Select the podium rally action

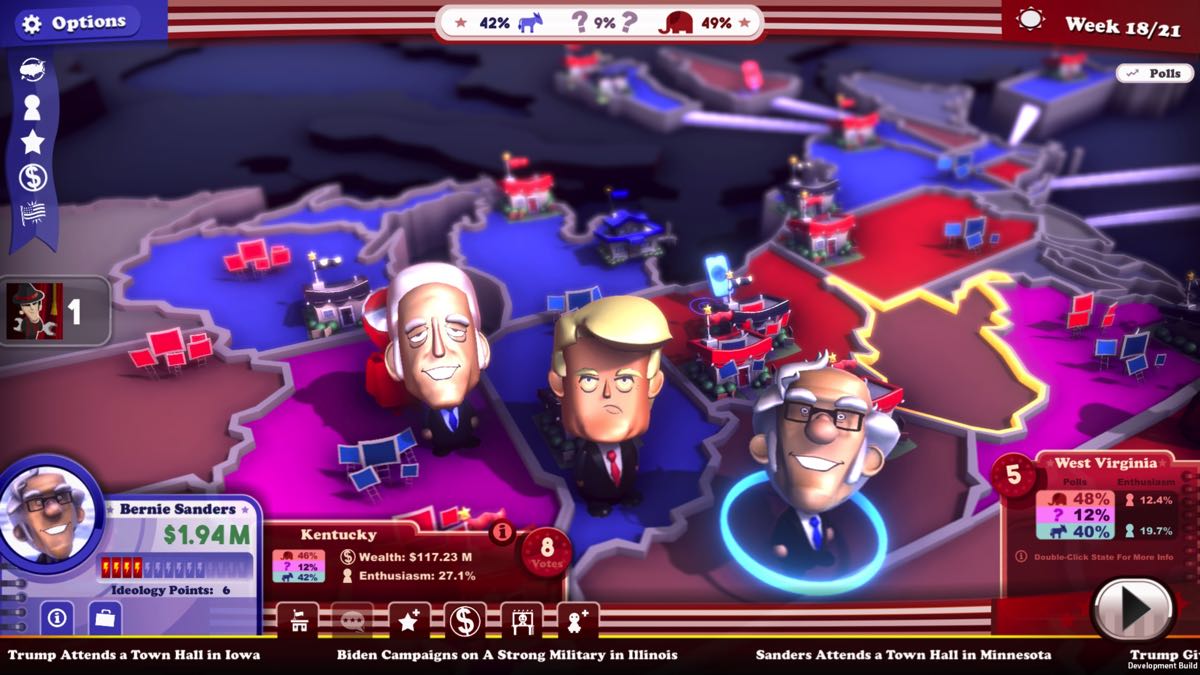pos(521,621)
